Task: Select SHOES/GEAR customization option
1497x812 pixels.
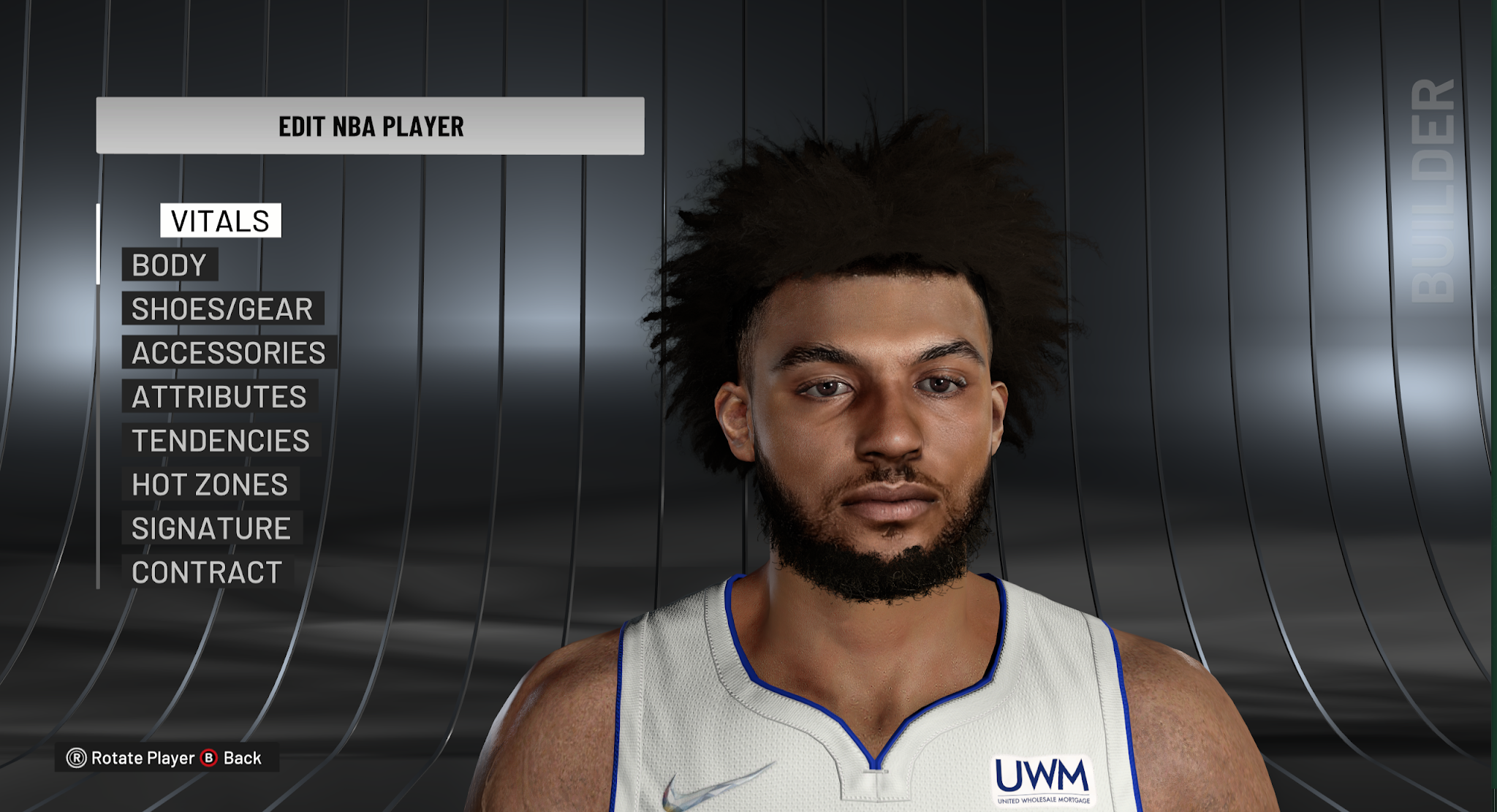Action: coord(220,308)
